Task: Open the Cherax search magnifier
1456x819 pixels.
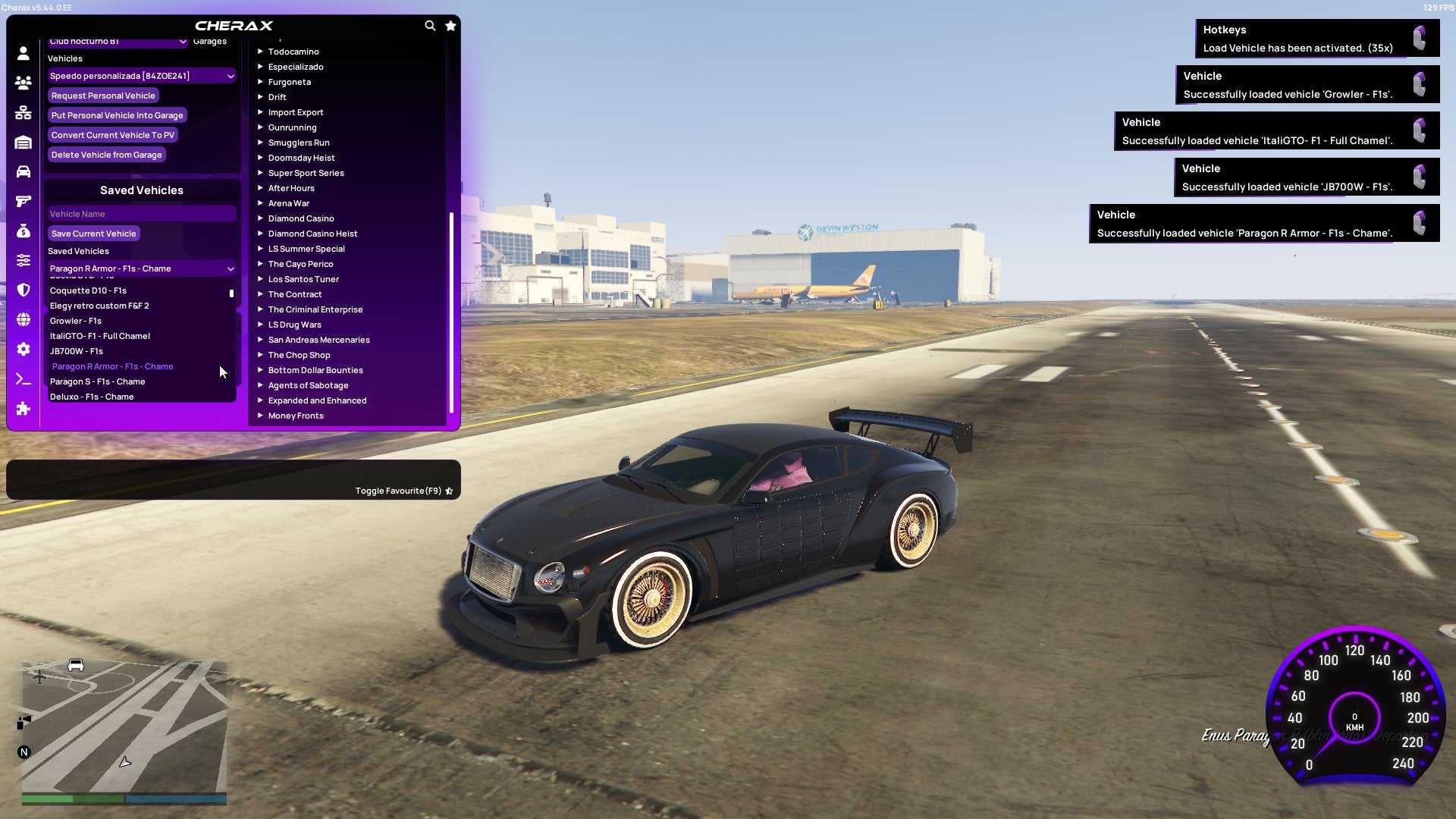Action: 430,25
